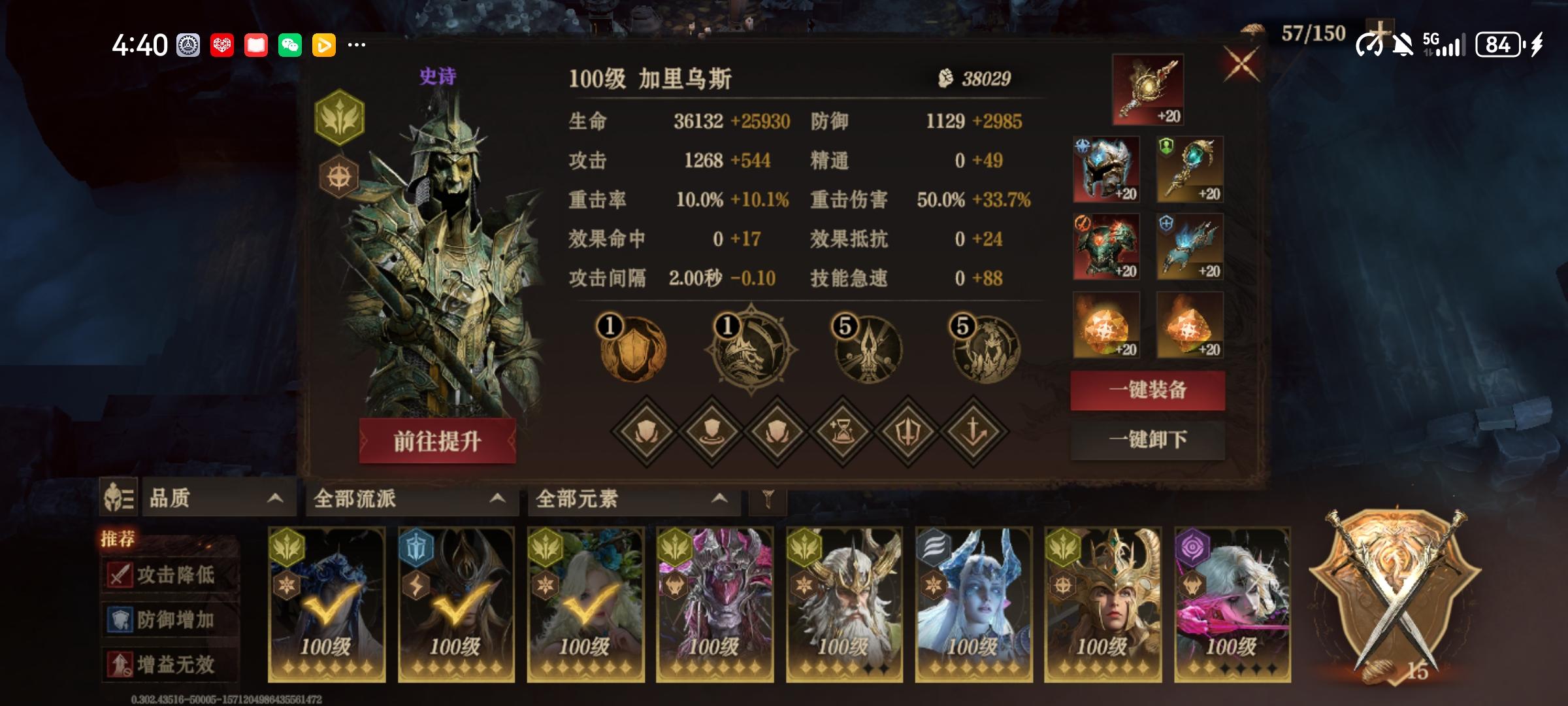Image resolution: width=1568 pixels, height=706 pixels.
Task: Click the winged gauntlet +20 equipment icon
Action: click(x=1189, y=245)
